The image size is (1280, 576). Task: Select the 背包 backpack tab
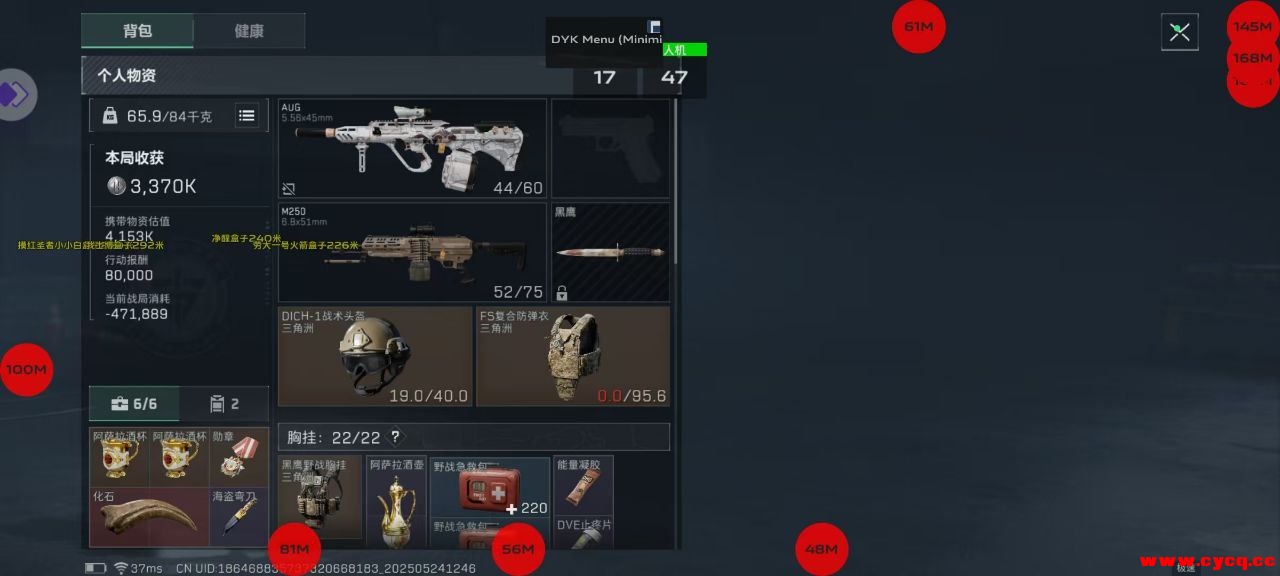[x=137, y=31]
